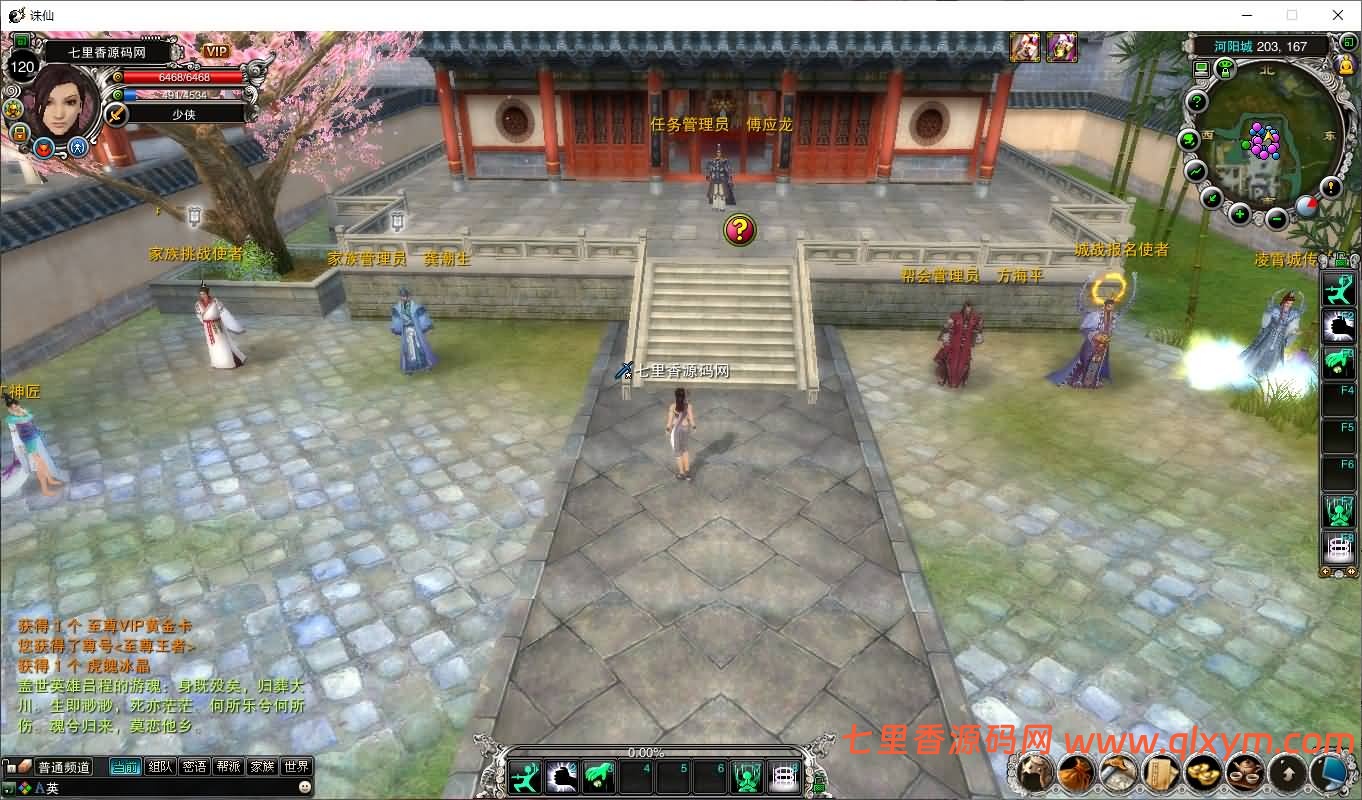The height and width of the screenshot is (800, 1362).
Task: Switch to the 世界 chat tab
Action: (x=296, y=766)
